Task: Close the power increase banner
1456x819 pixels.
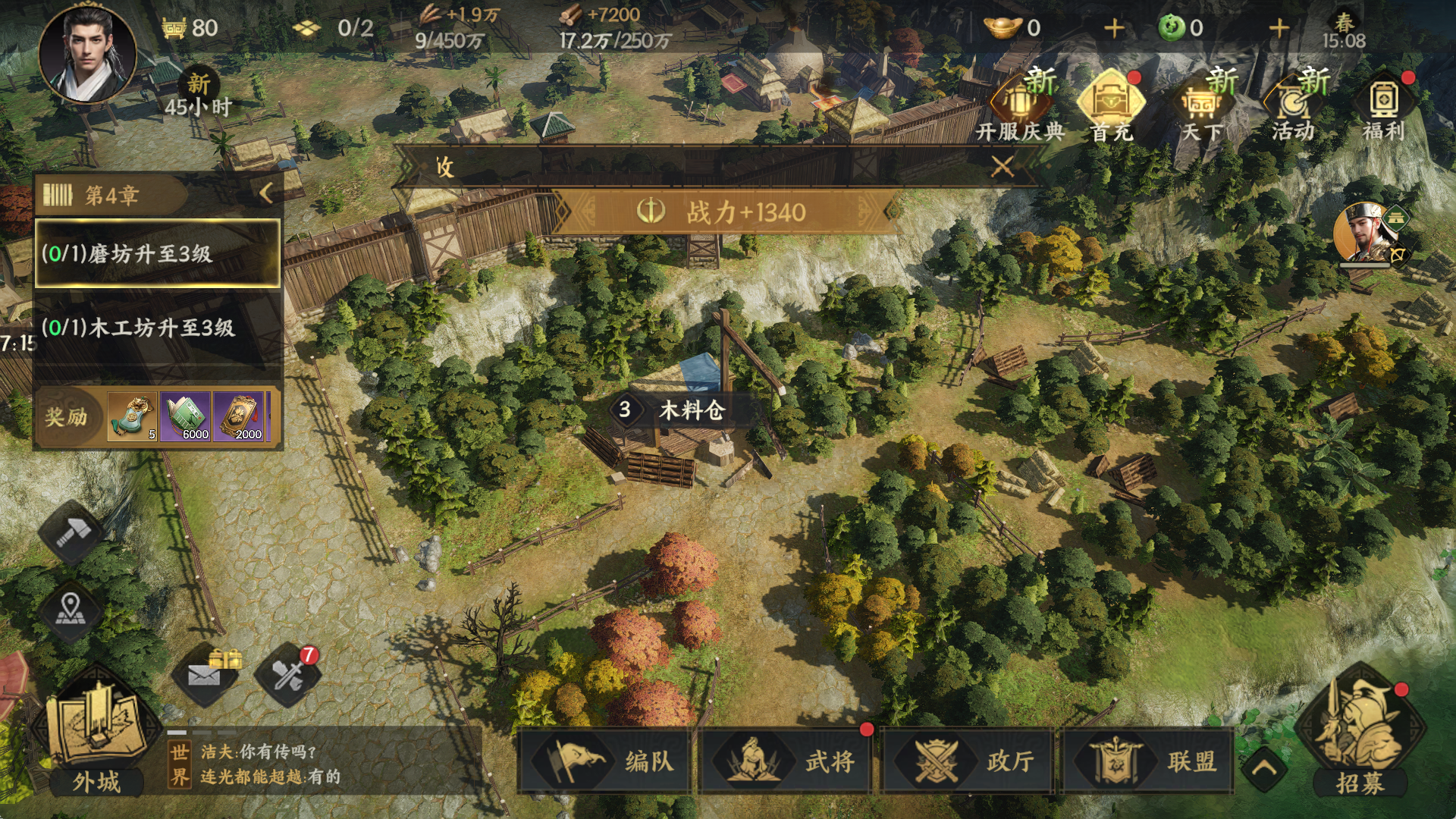Action: tap(1003, 166)
